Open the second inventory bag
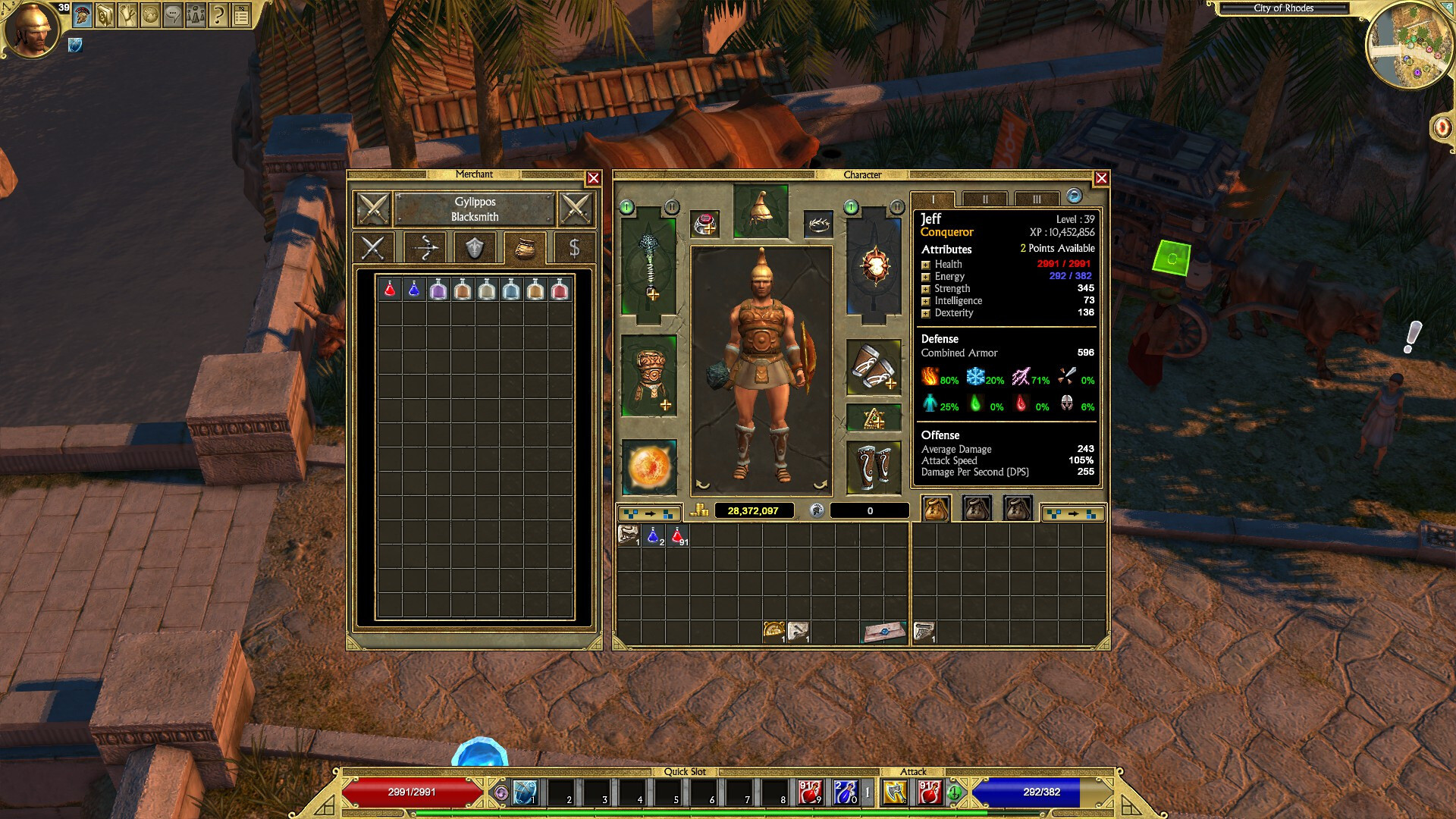 (976, 509)
